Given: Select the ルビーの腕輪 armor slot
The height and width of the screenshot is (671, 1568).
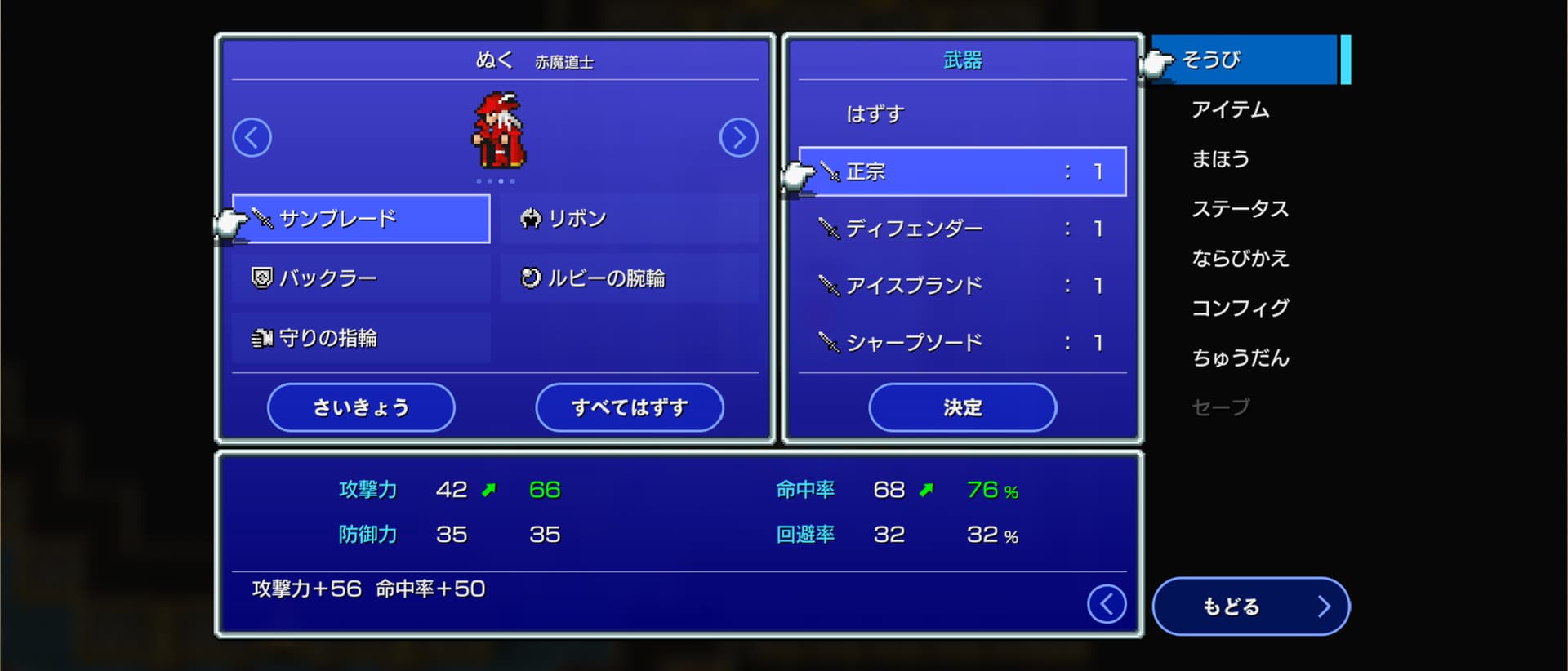Looking at the screenshot, I should pyautogui.click(x=629, y=278).
